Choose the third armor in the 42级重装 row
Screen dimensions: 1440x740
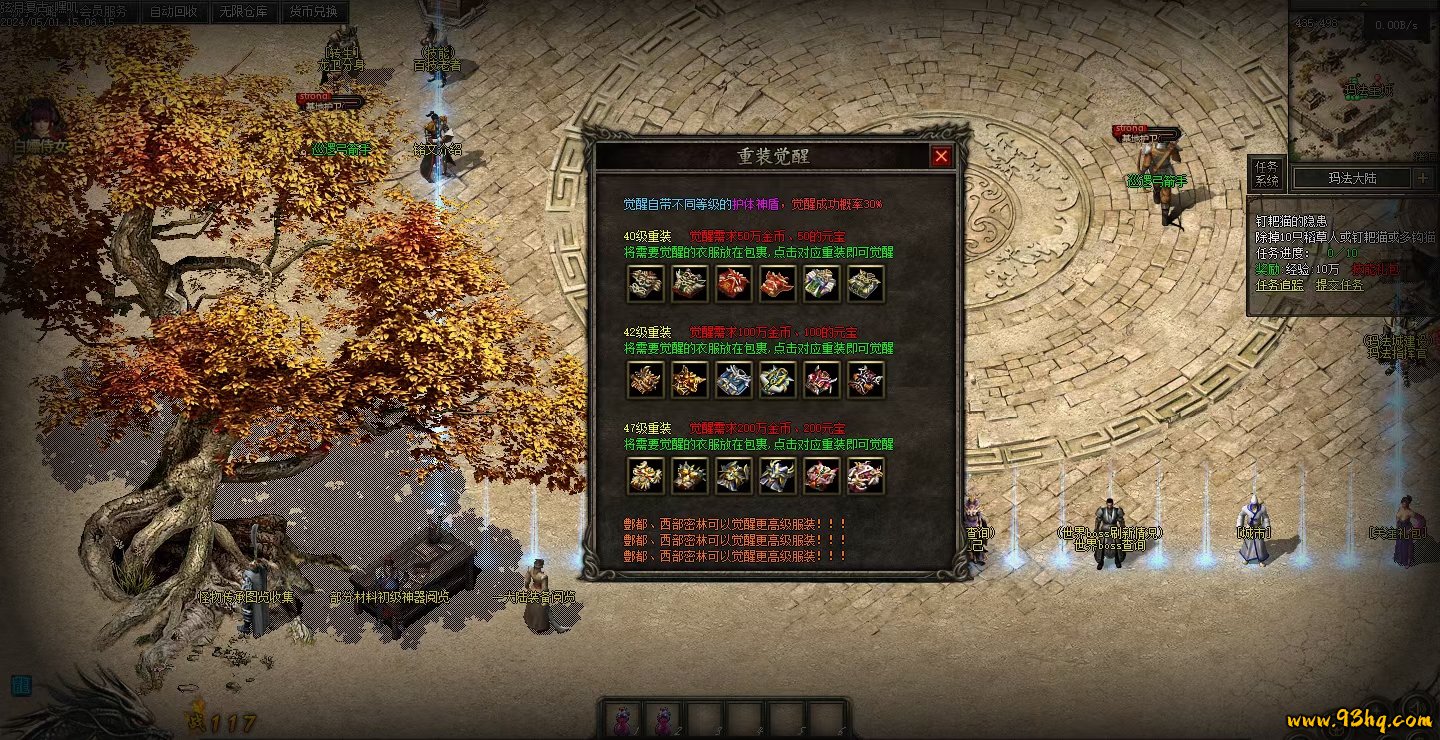[733, 380]
